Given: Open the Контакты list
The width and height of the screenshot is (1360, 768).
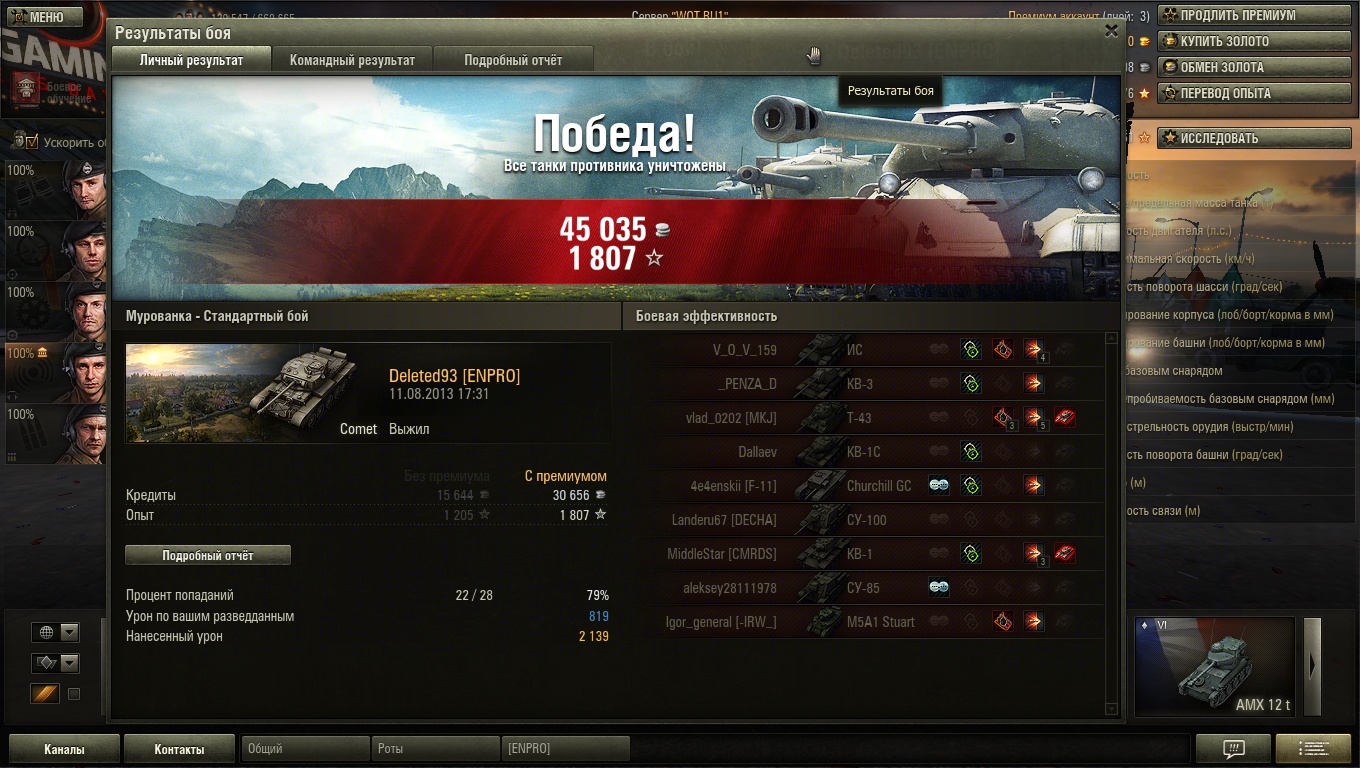Looking at the screenshot, I should click(179, 749).
